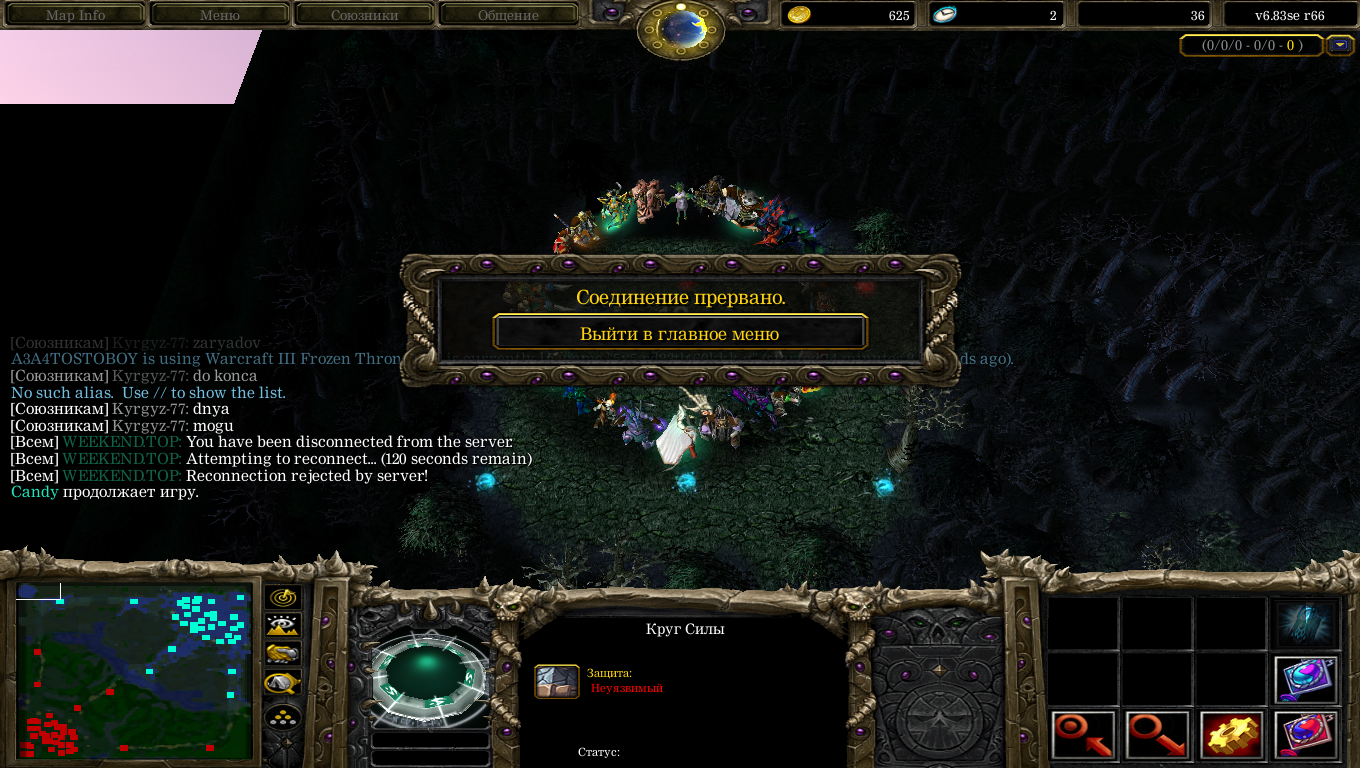Image resolution: width=1360 pixels, height=768 pixels.
Task: Toggle minimap creep camp display button
Action: point(284,683)
